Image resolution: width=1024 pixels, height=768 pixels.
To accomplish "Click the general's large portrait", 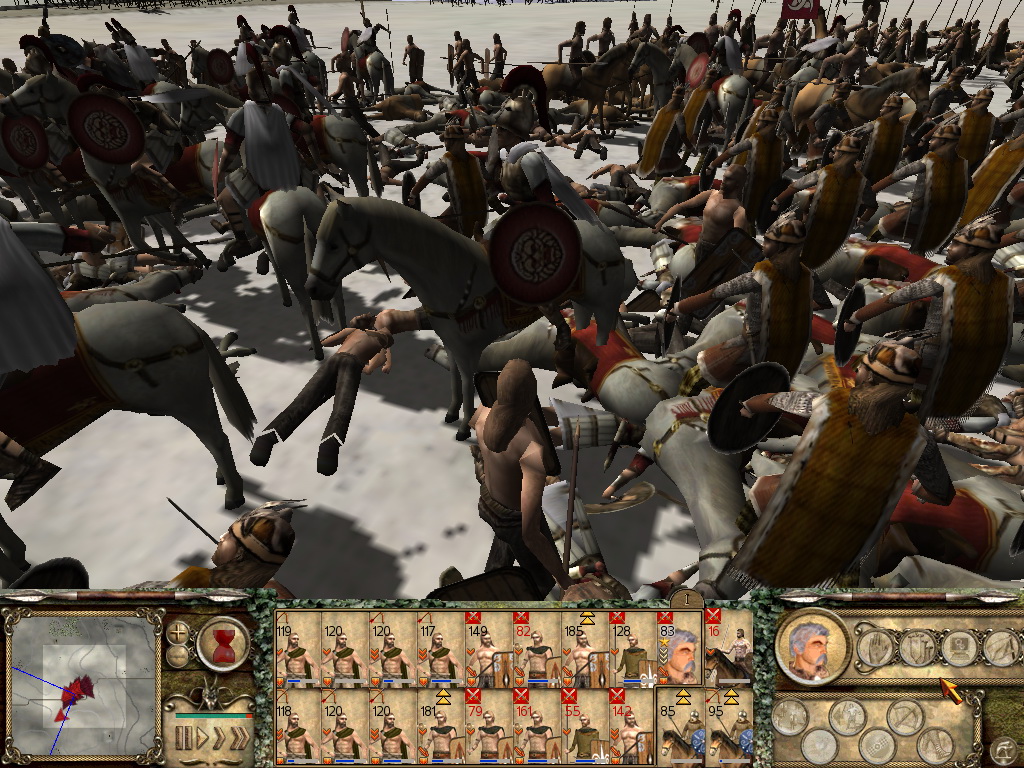I will tap(812, 646).
